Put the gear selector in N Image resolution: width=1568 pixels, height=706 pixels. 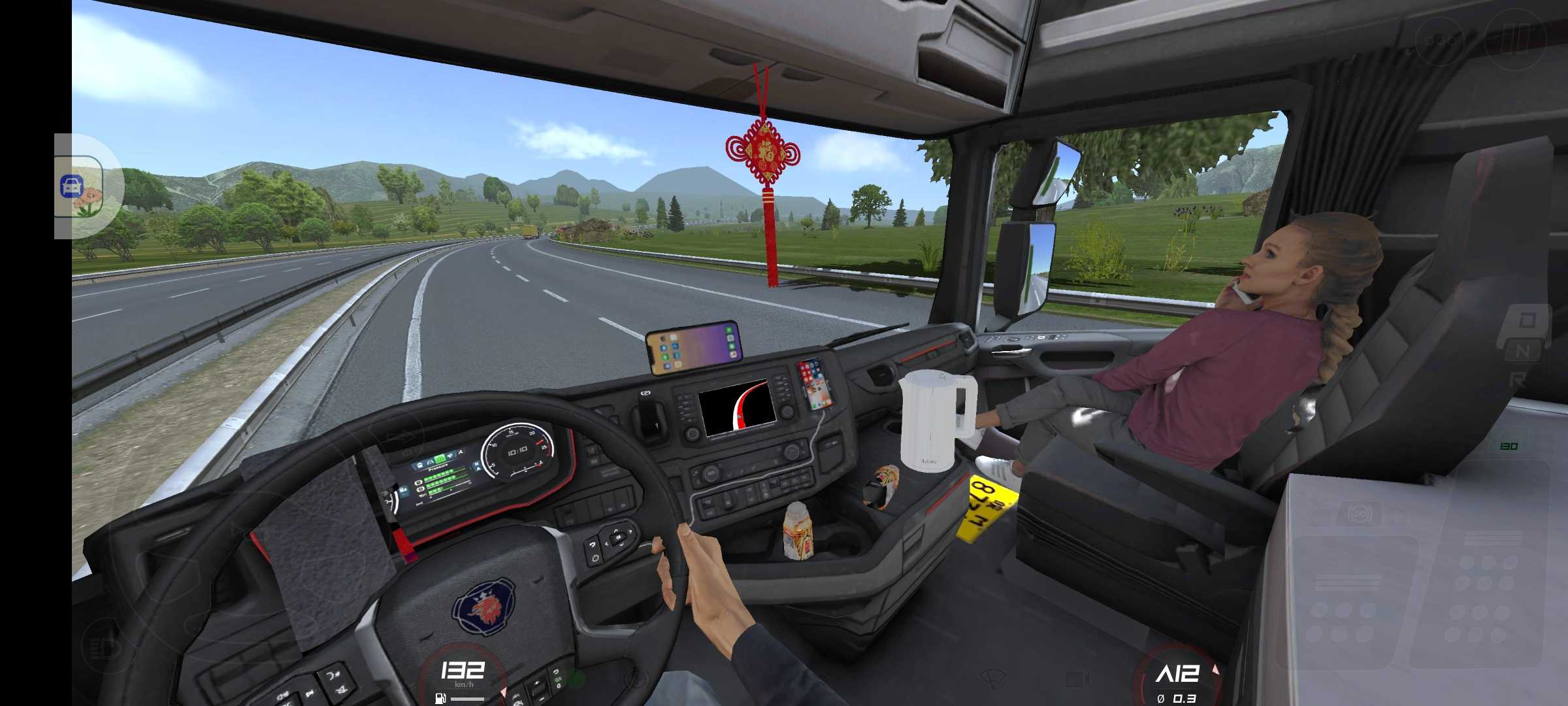click(1522, 352)
